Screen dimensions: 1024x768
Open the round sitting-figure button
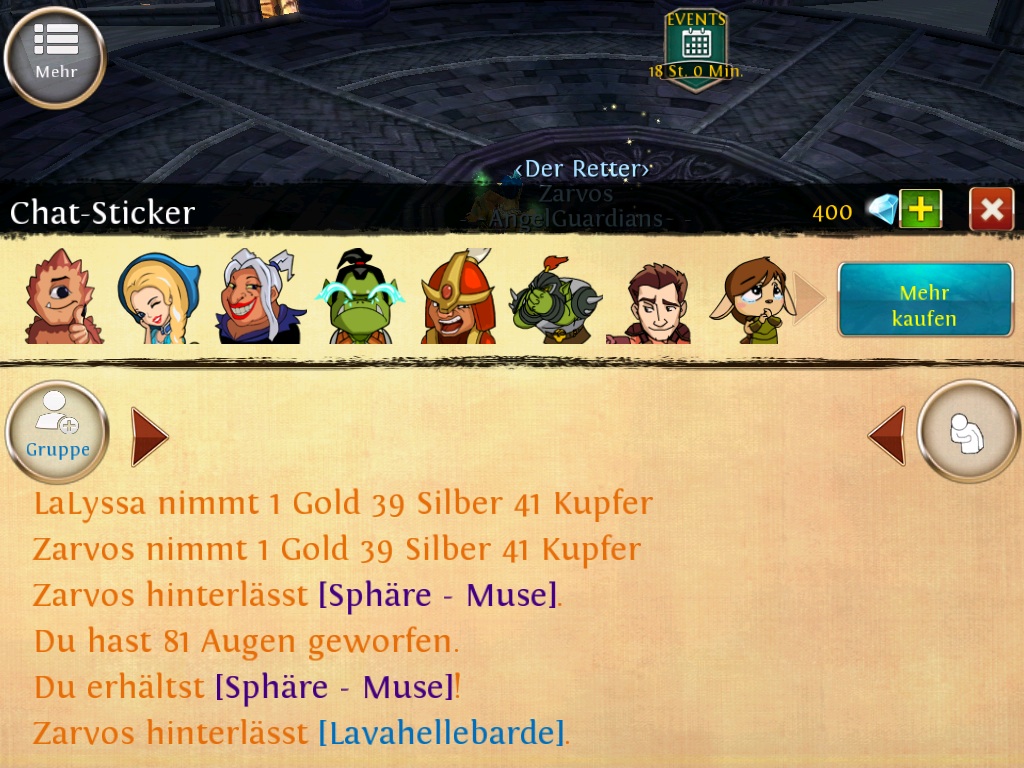tap(968, 432)
